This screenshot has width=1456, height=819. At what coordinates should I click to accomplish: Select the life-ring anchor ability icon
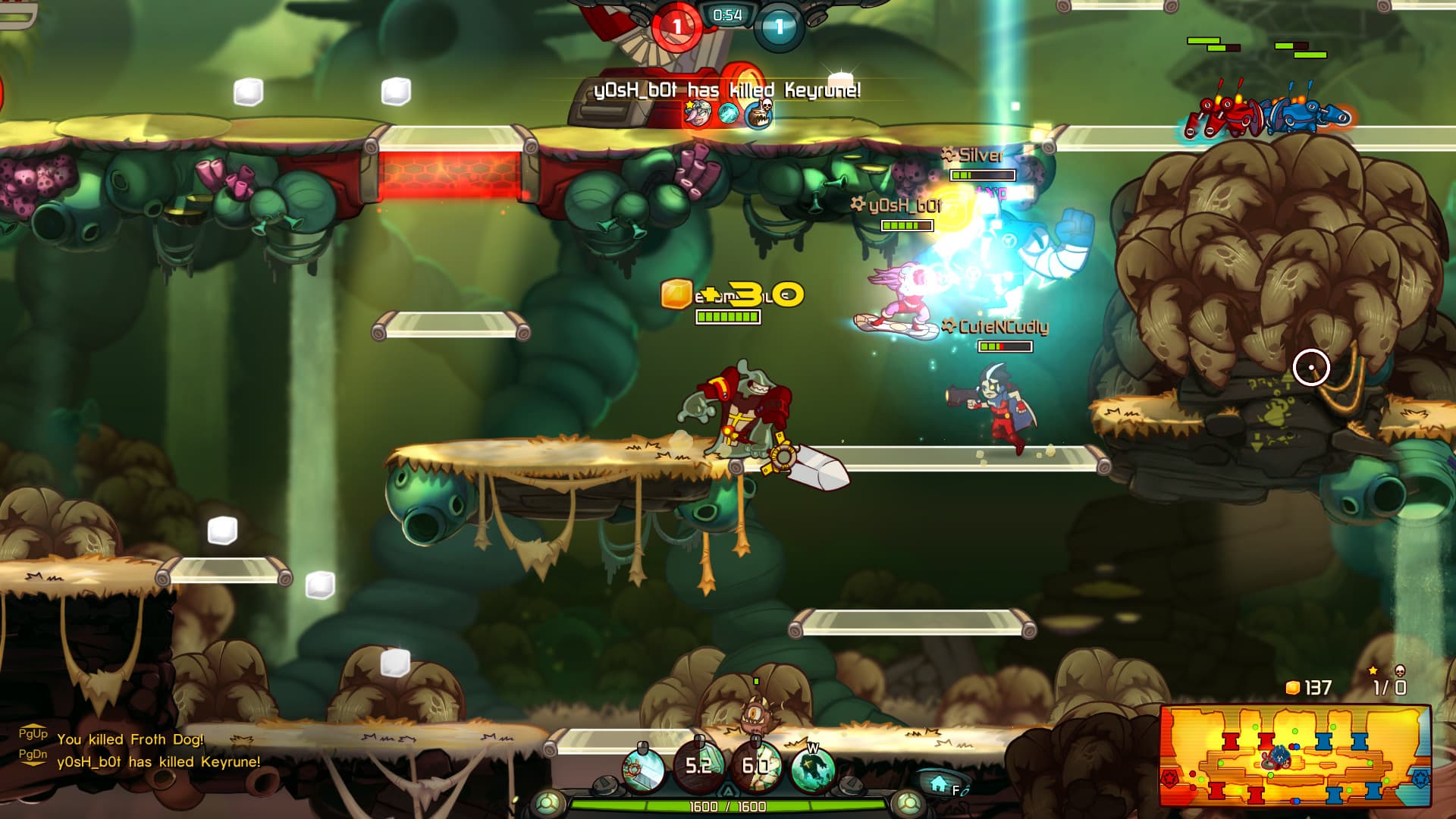tap(644, 769)
